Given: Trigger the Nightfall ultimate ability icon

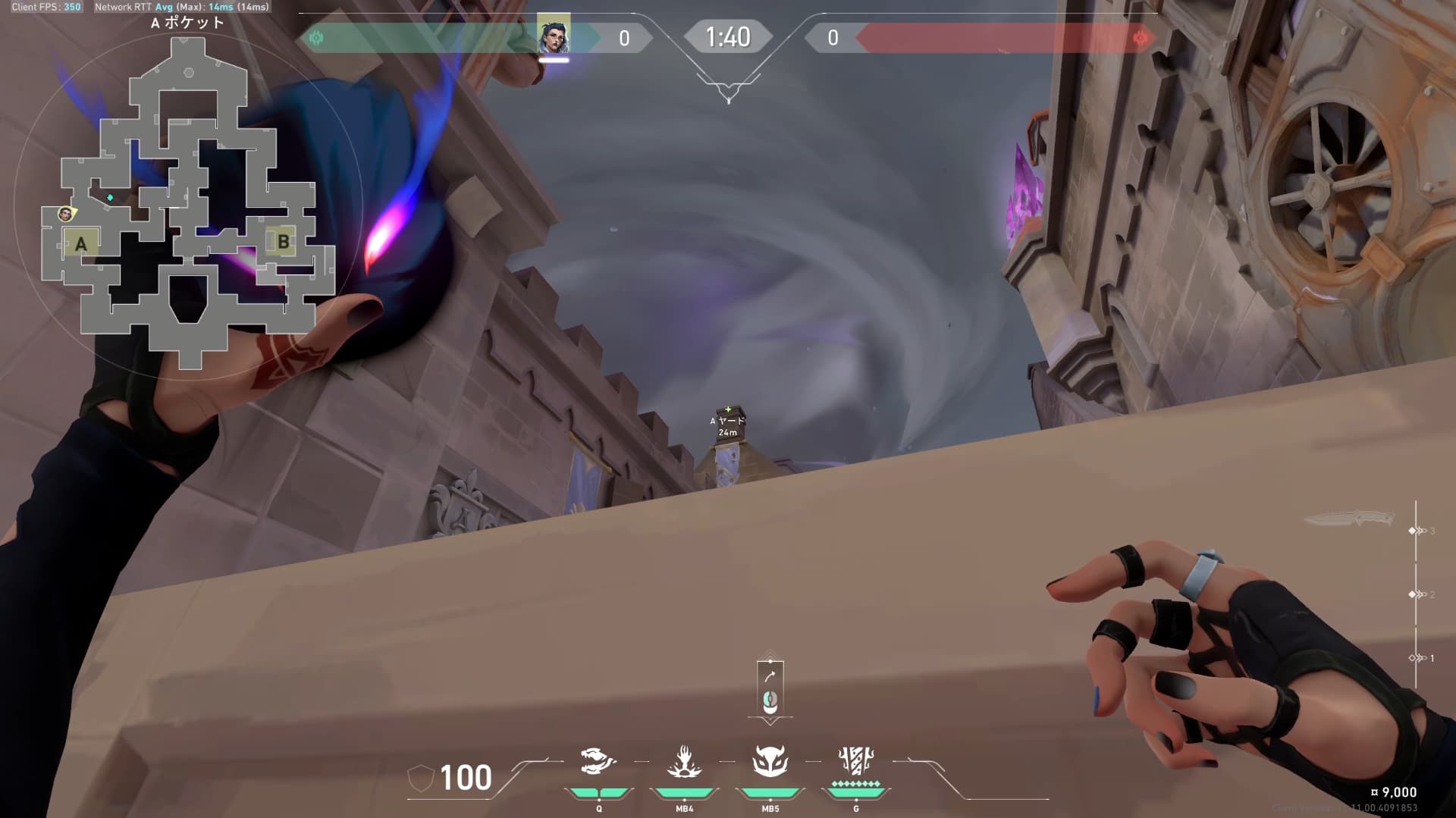Looking at the screenshot, I should pos(855,761).
